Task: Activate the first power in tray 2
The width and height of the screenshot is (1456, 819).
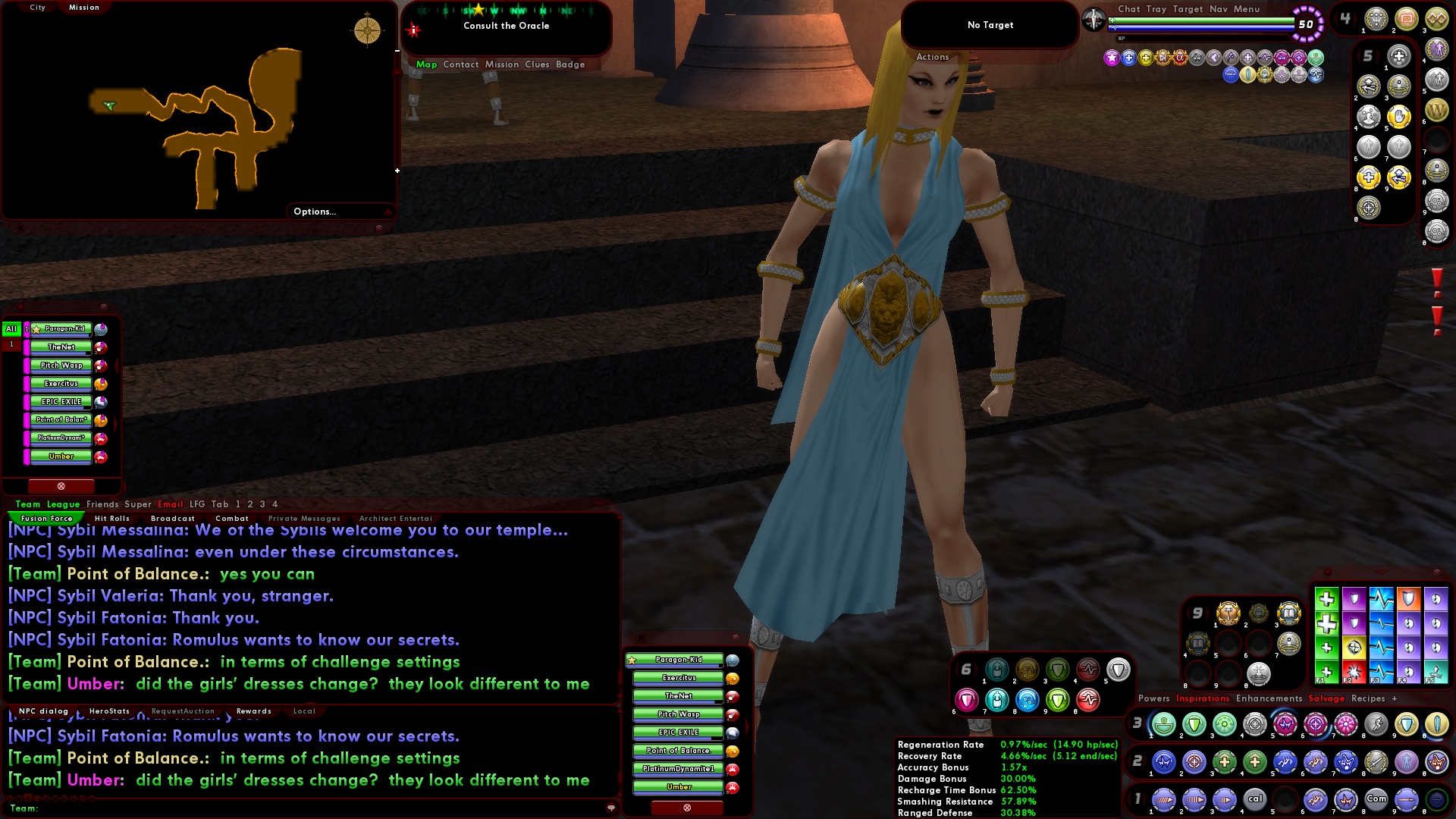Action: coord(1165,762)
